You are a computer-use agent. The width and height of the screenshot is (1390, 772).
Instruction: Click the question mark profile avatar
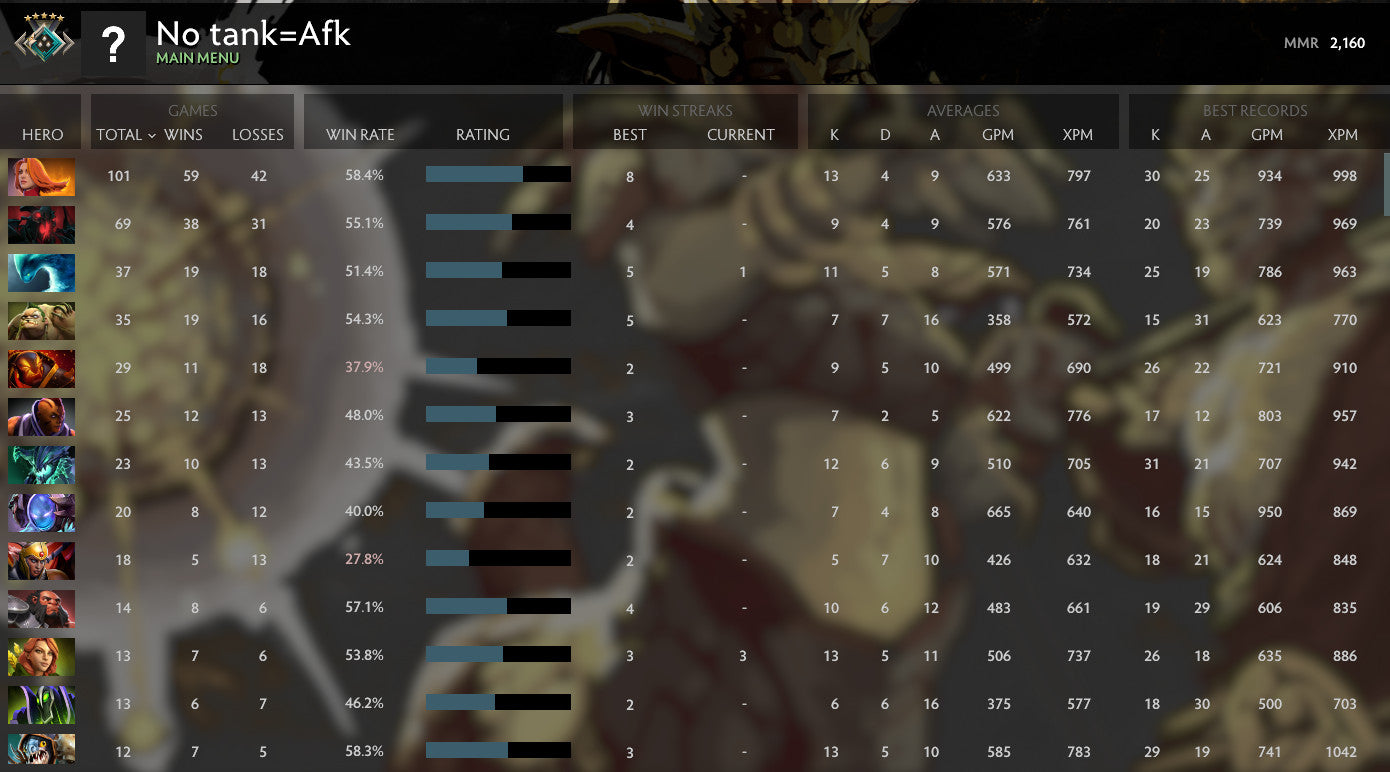pyautogui.click(x=115, y=42)
